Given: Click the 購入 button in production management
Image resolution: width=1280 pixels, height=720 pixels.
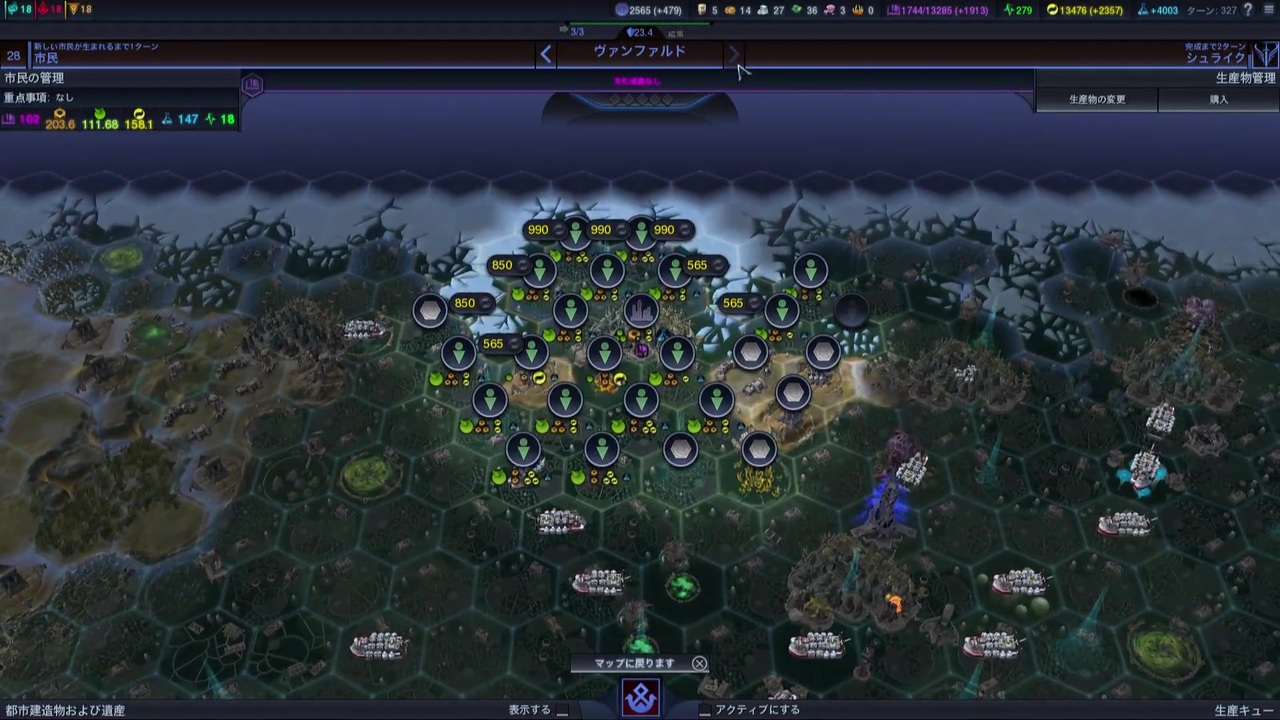Looking at the screenshot, I should [1219, 99].
